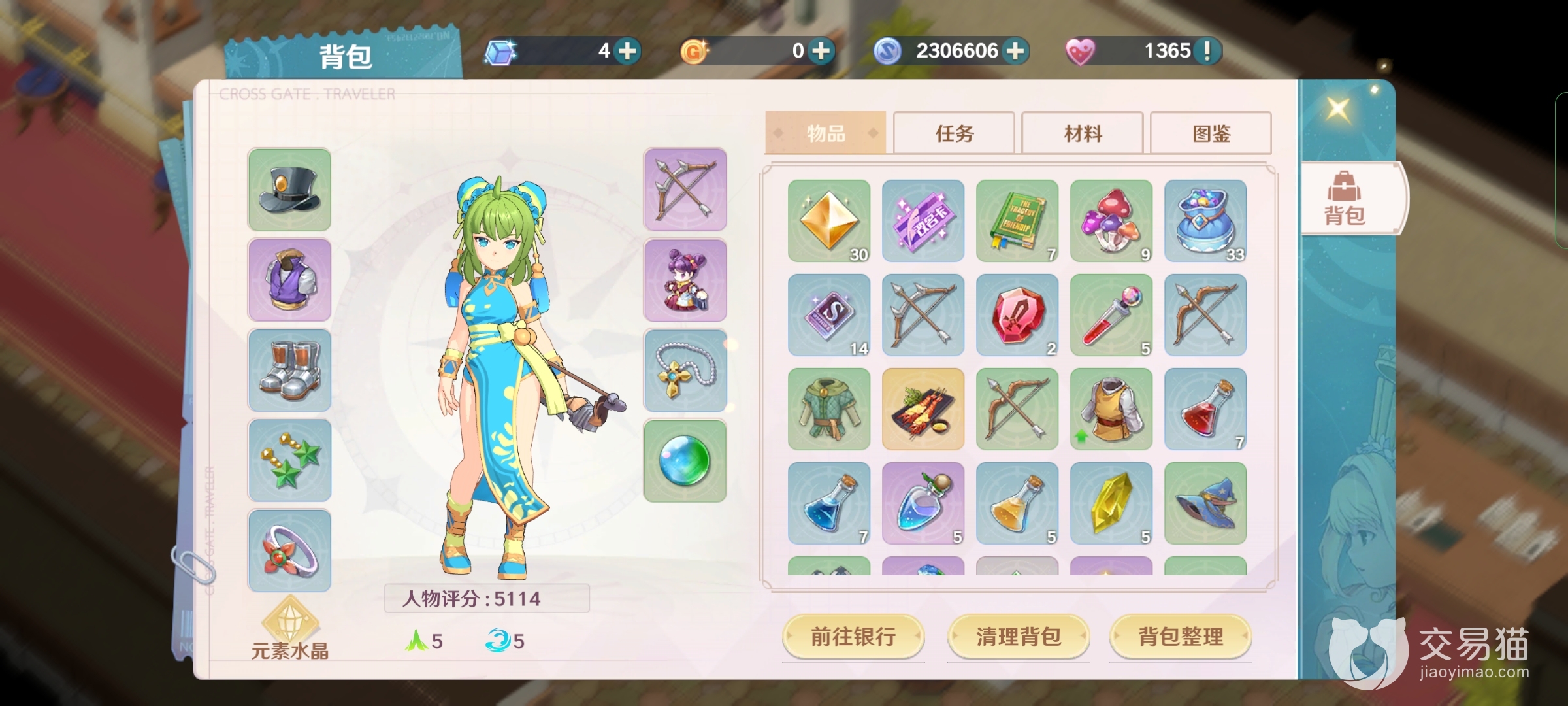Open the 改名卡 rename card item

click(923, 221)
